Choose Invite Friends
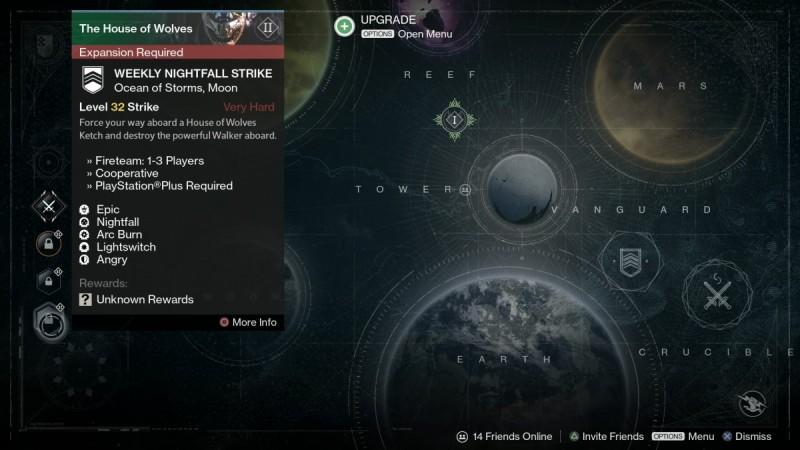This screenshot has width=800, height=450. 605,436
